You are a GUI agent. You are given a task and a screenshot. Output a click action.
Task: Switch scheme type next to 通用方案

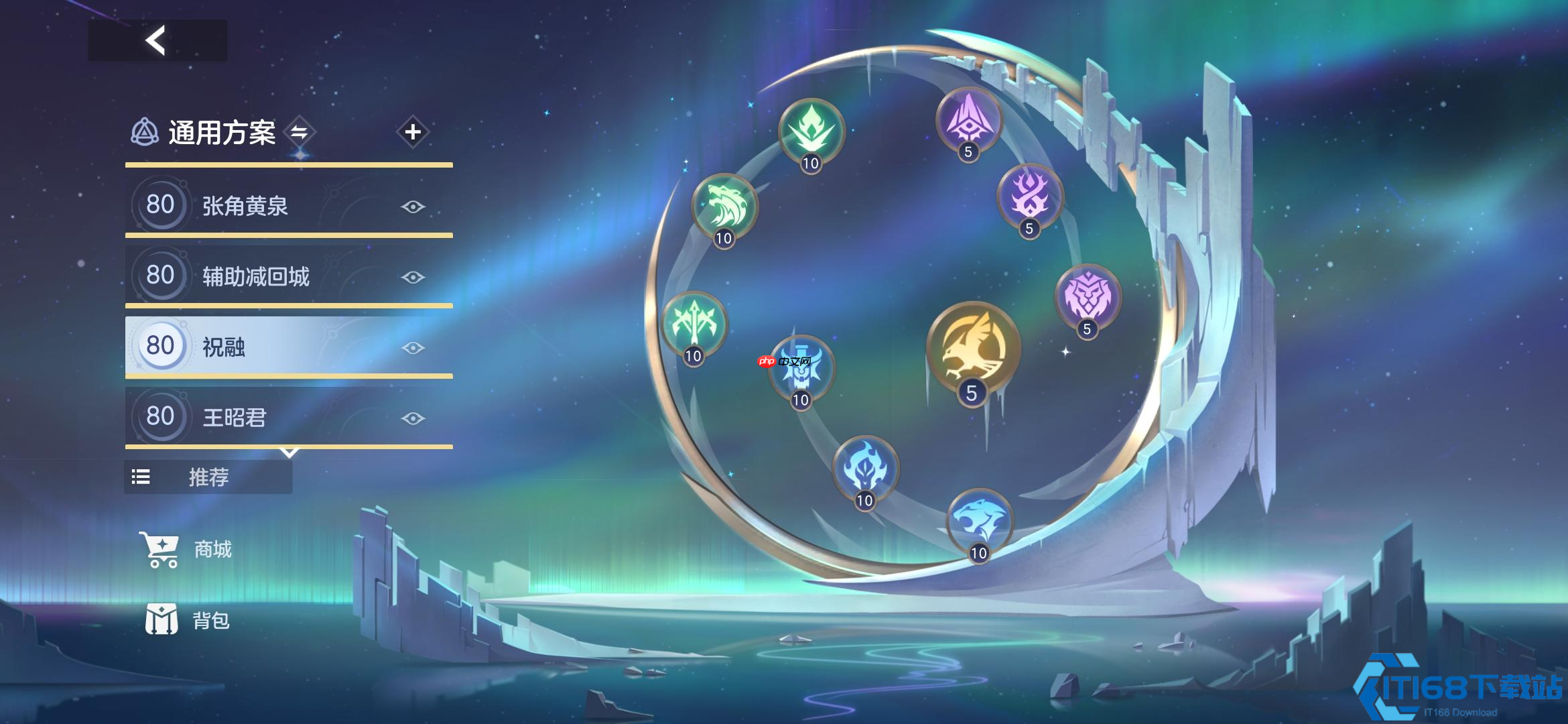(299, 132)
